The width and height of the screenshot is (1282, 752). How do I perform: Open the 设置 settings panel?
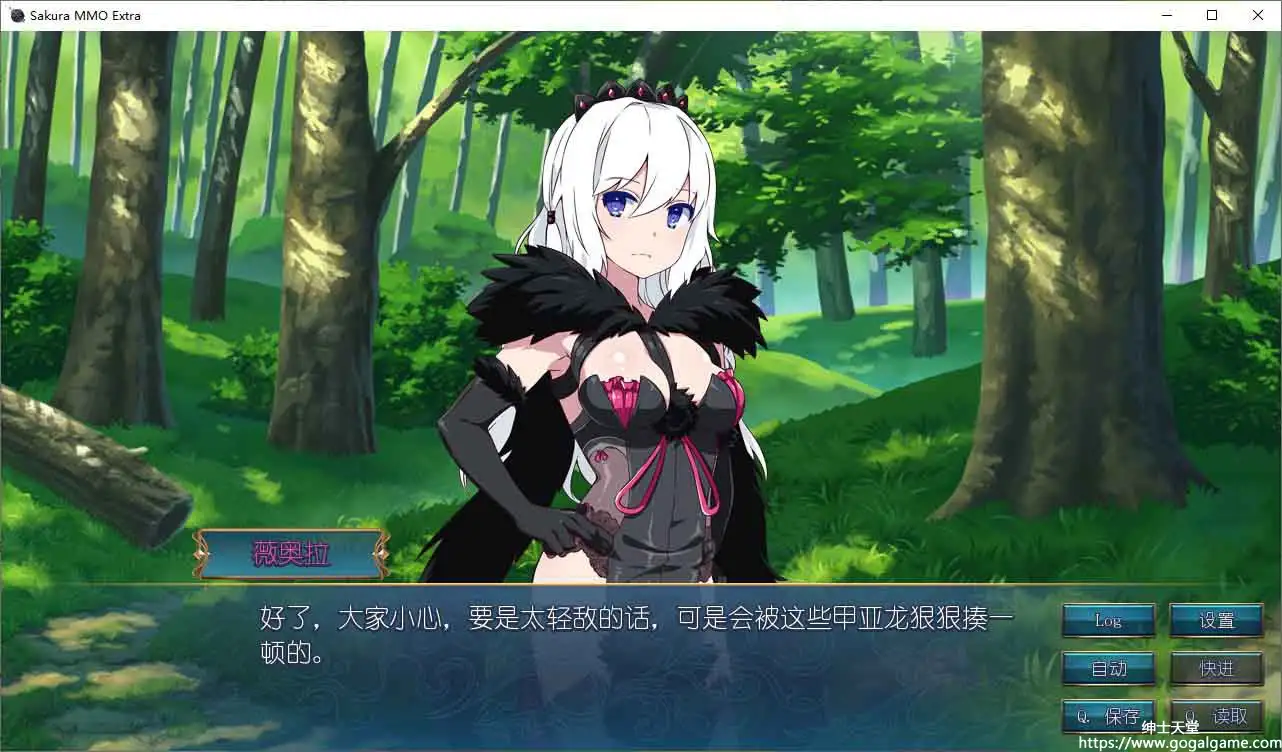point(1216,620)
